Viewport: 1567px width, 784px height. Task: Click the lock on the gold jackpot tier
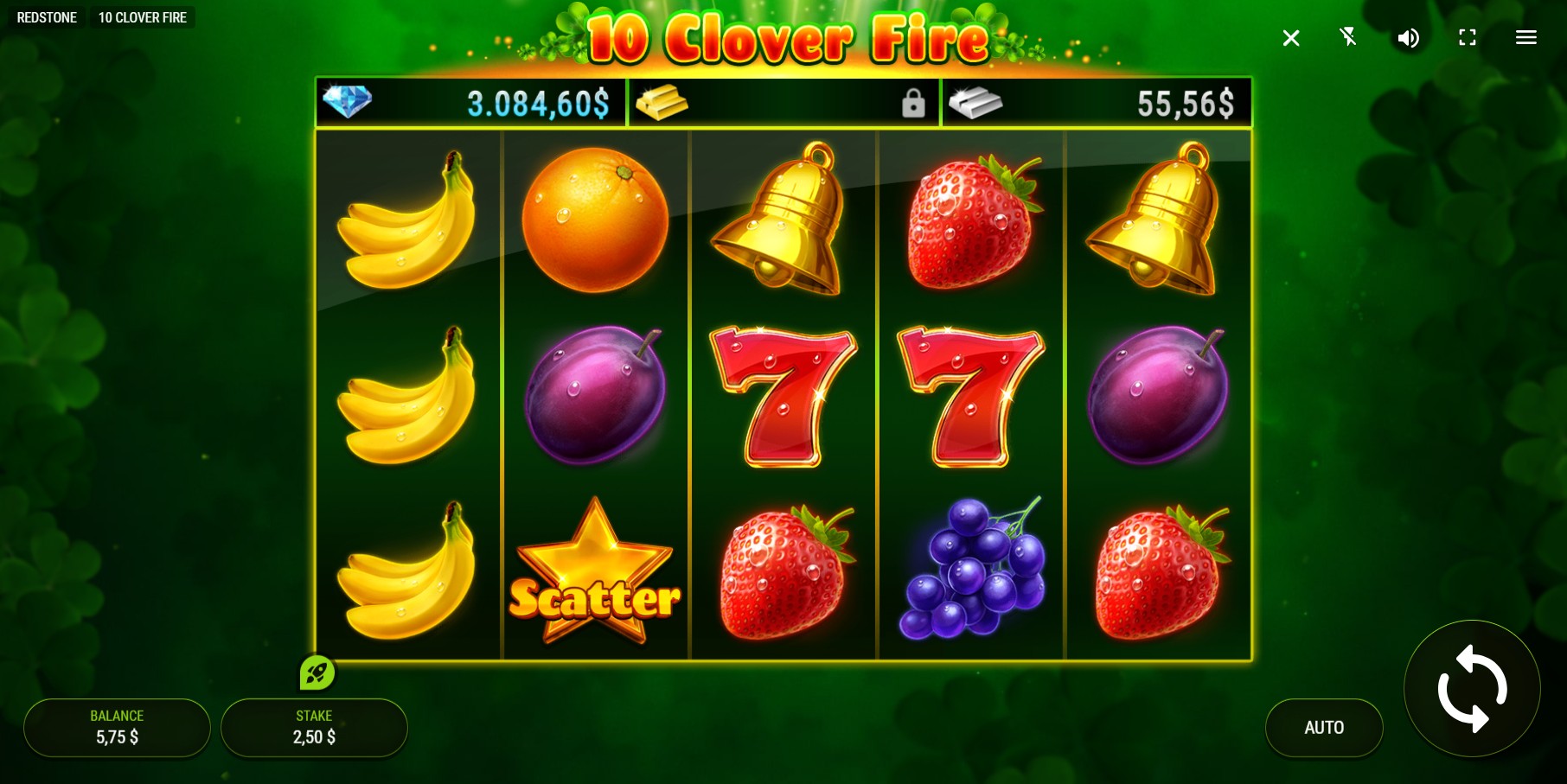click(x=914, y=103)
